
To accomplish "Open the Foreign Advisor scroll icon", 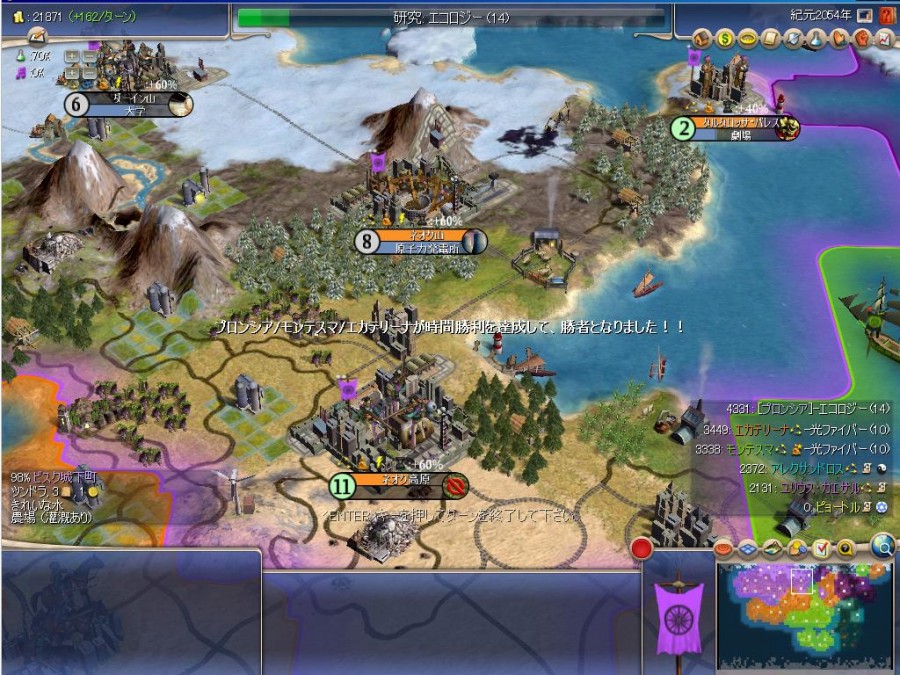I will [x=769, y=39].
